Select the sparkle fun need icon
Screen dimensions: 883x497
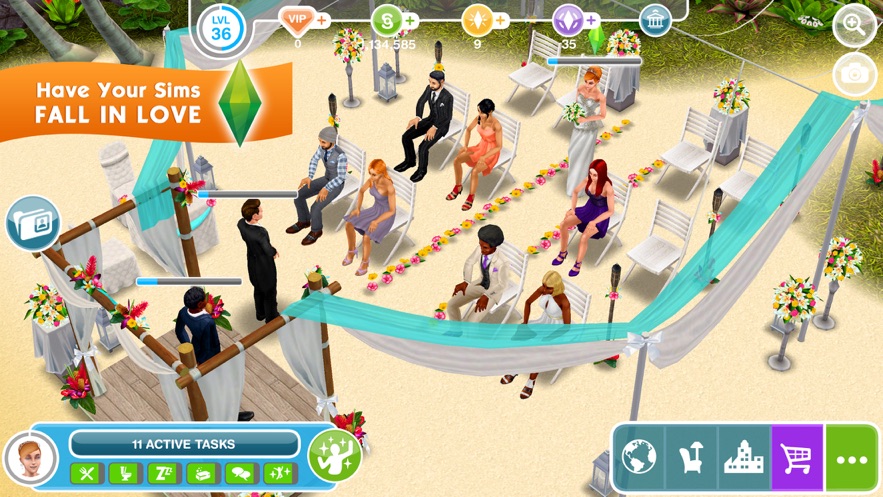280,474
